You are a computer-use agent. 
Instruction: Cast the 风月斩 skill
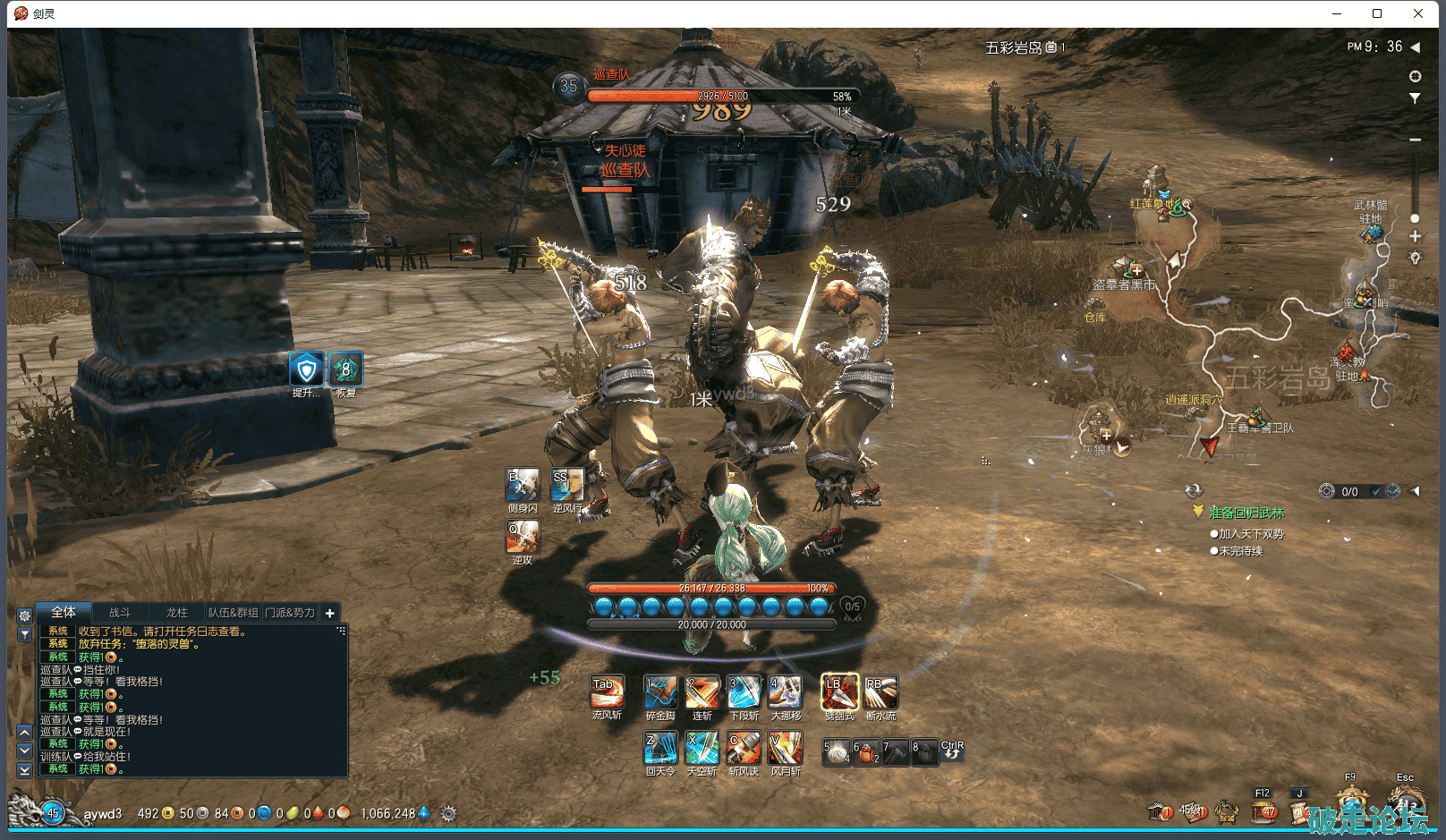tap(785, 748)
